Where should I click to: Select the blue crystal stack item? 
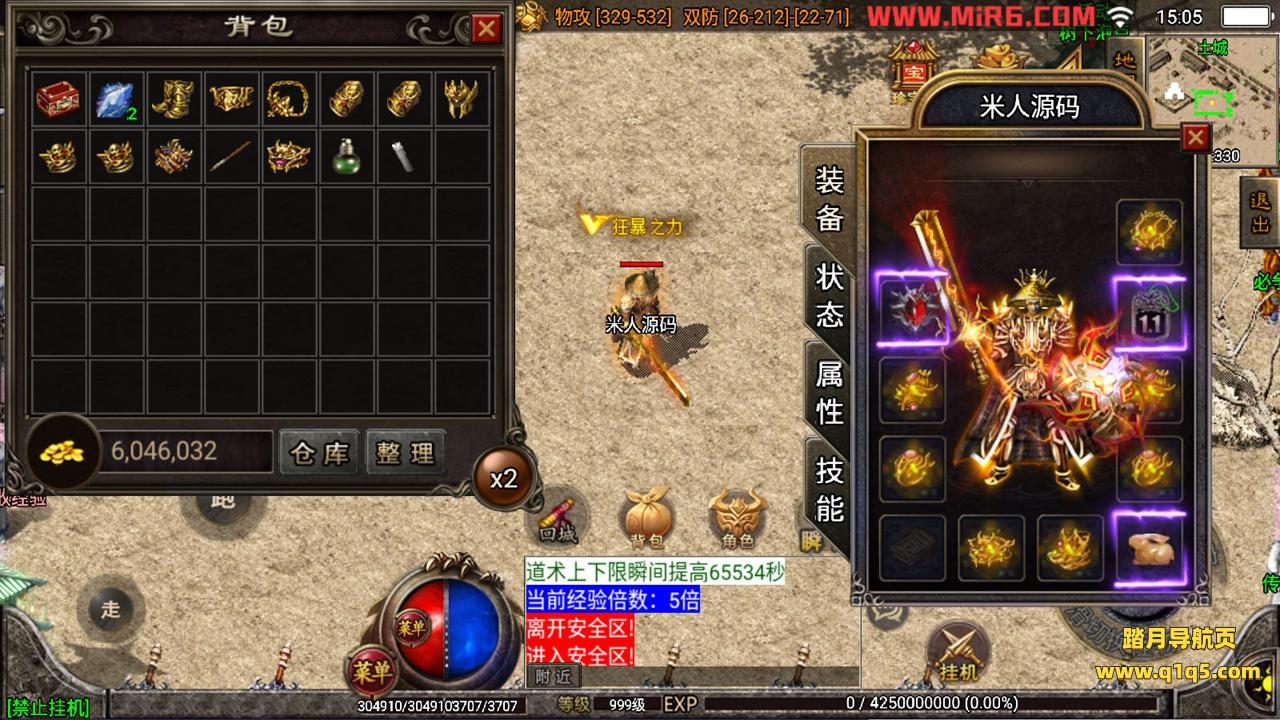click(x=117, y=99)
